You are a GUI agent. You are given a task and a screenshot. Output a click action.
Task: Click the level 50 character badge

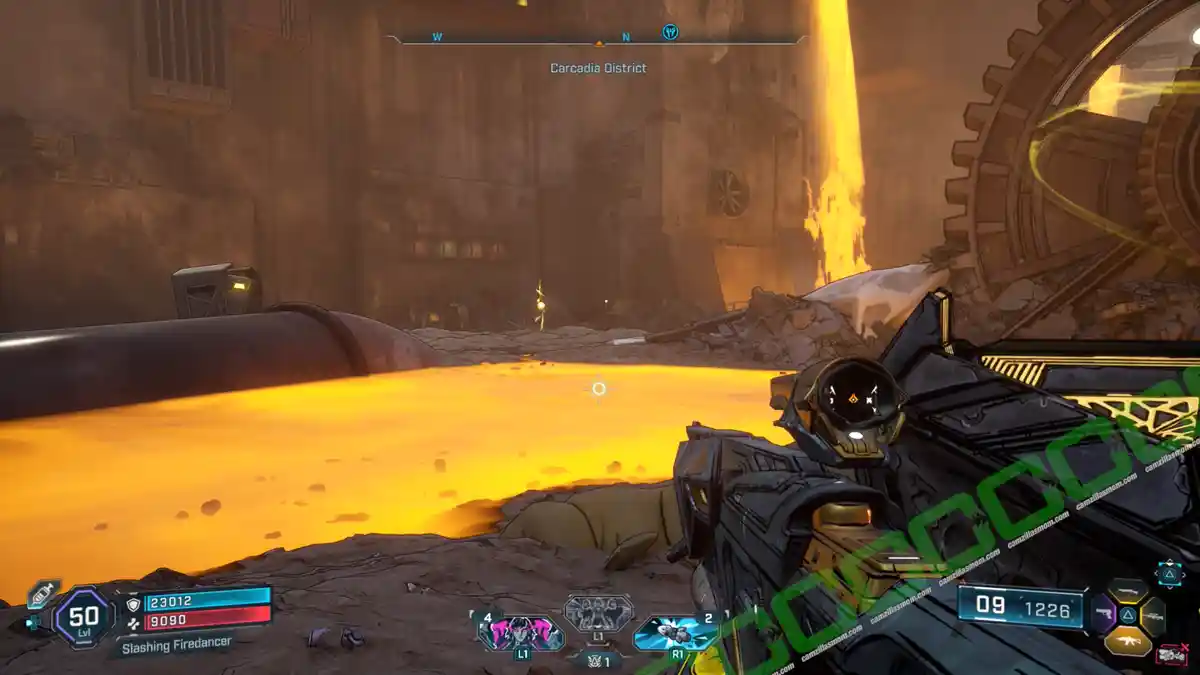pos(83,615)
